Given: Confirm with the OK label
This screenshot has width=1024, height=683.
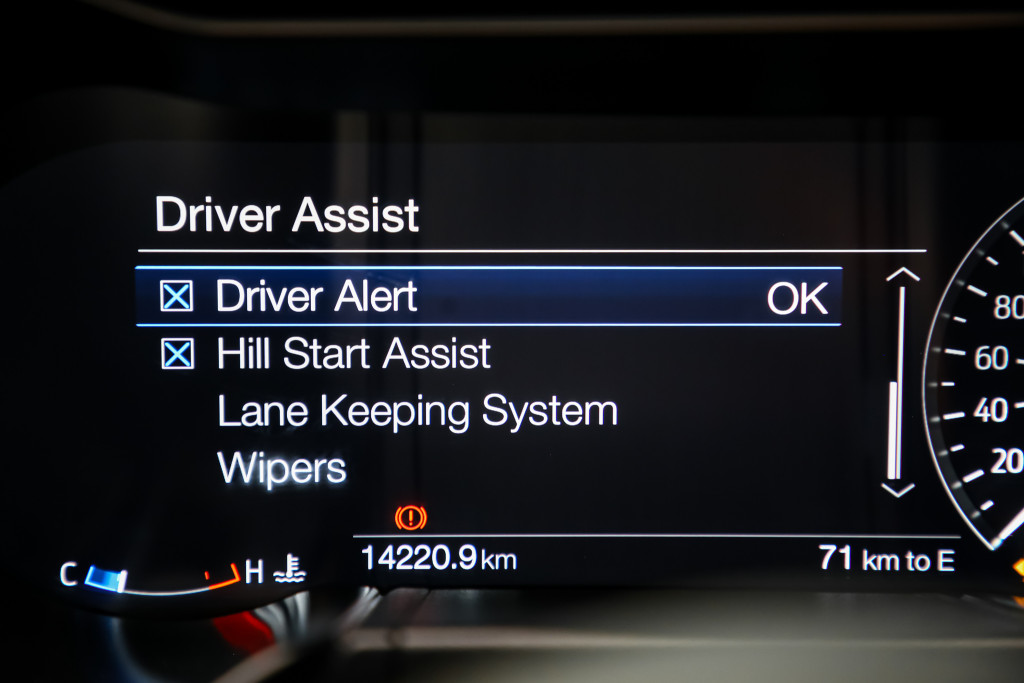Looking at the screenshot, I should click(797, 299).
